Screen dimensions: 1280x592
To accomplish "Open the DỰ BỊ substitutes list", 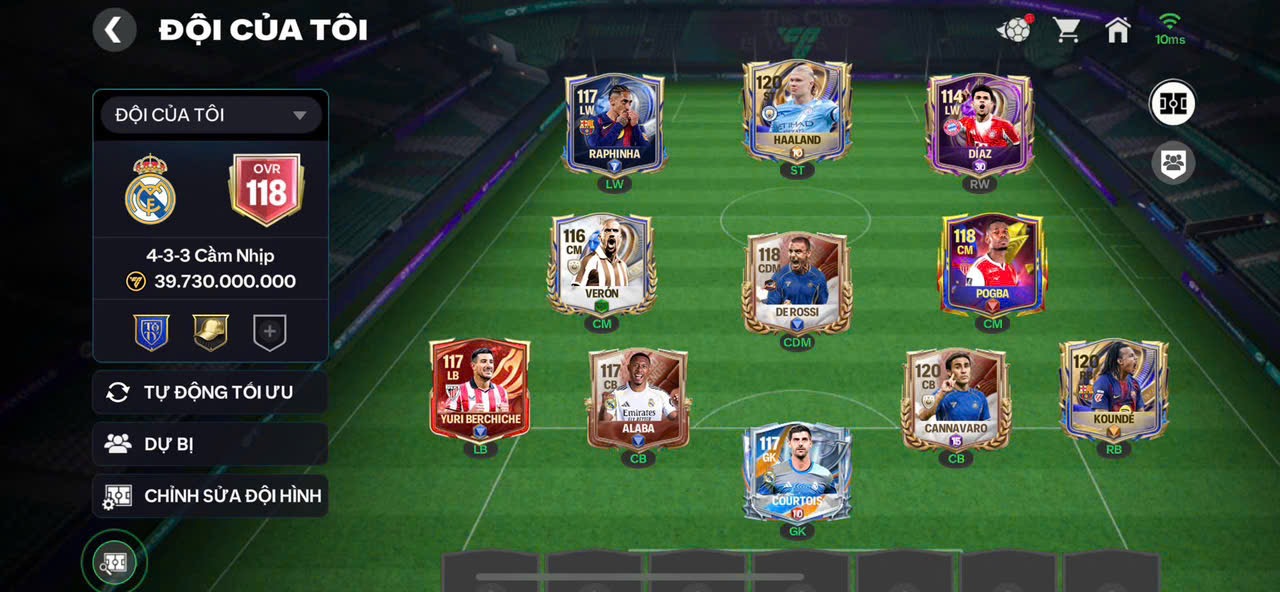I will point(210,444).
